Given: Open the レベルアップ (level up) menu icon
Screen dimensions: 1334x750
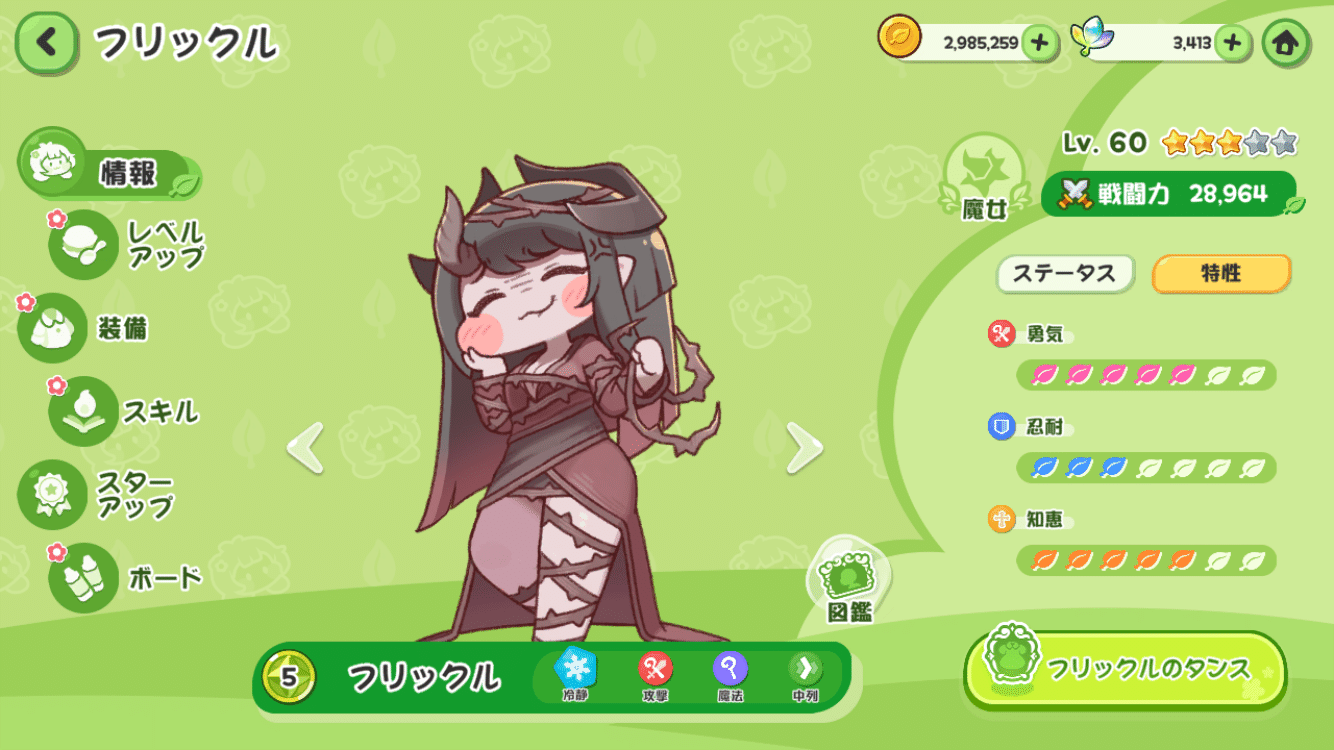Looking at the screenshot, I should (x=81, y=242).
